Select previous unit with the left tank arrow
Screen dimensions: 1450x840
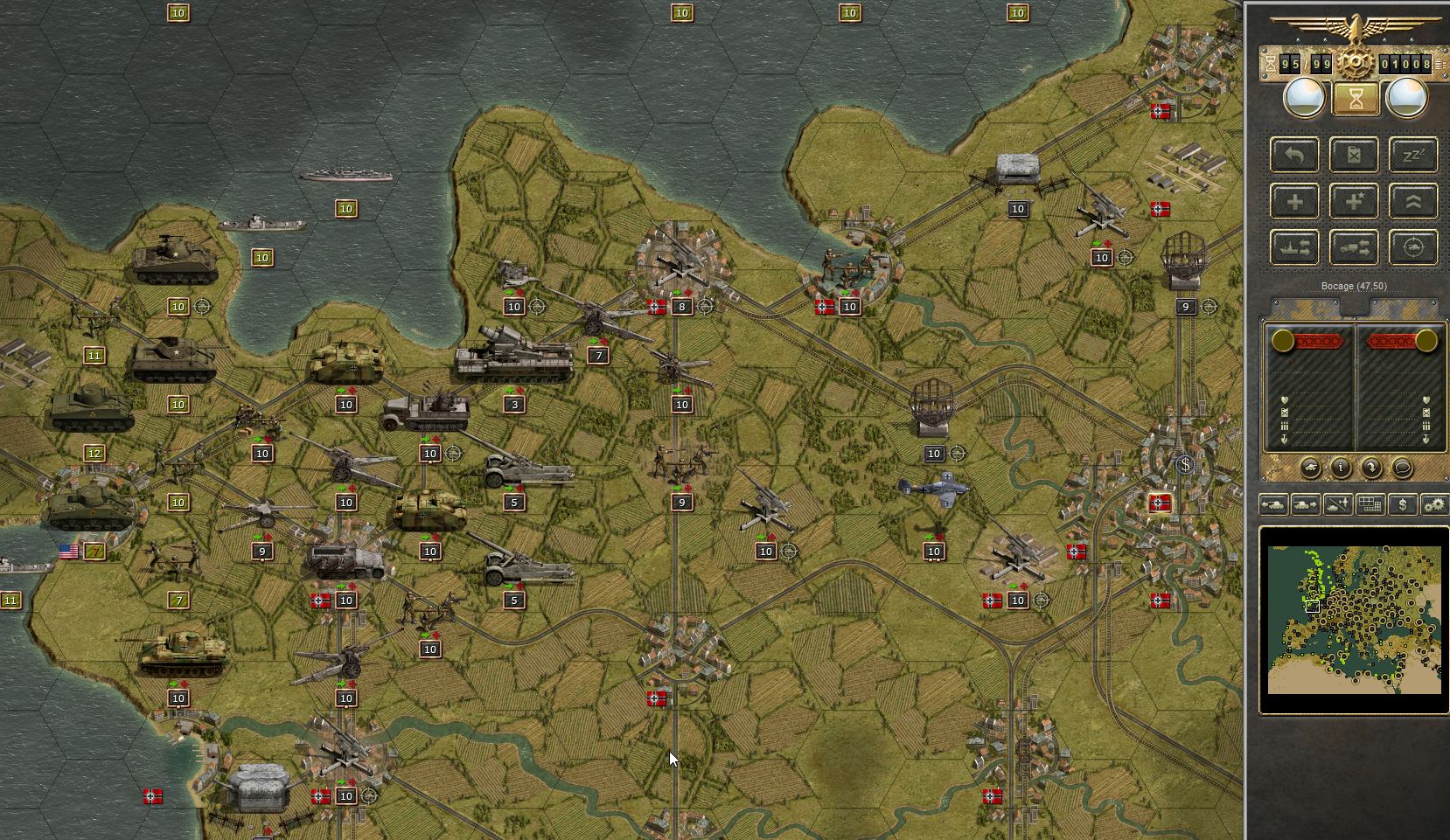point(1274,505)
